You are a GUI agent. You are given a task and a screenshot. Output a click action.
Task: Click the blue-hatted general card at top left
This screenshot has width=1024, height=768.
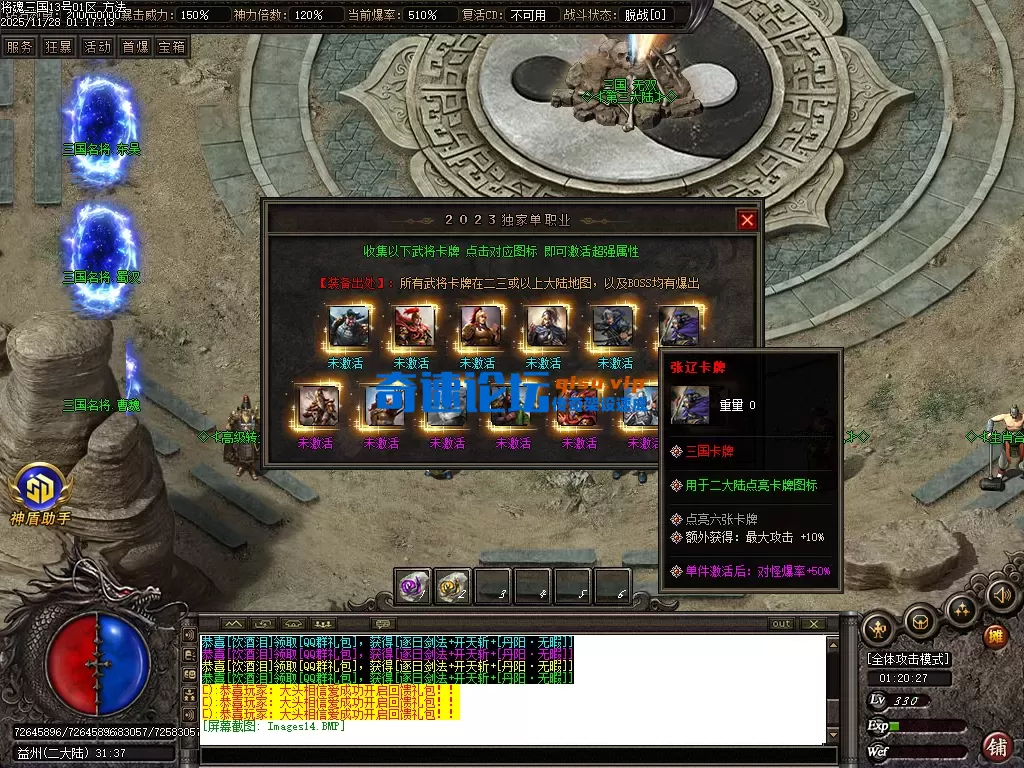click(348, 327)
